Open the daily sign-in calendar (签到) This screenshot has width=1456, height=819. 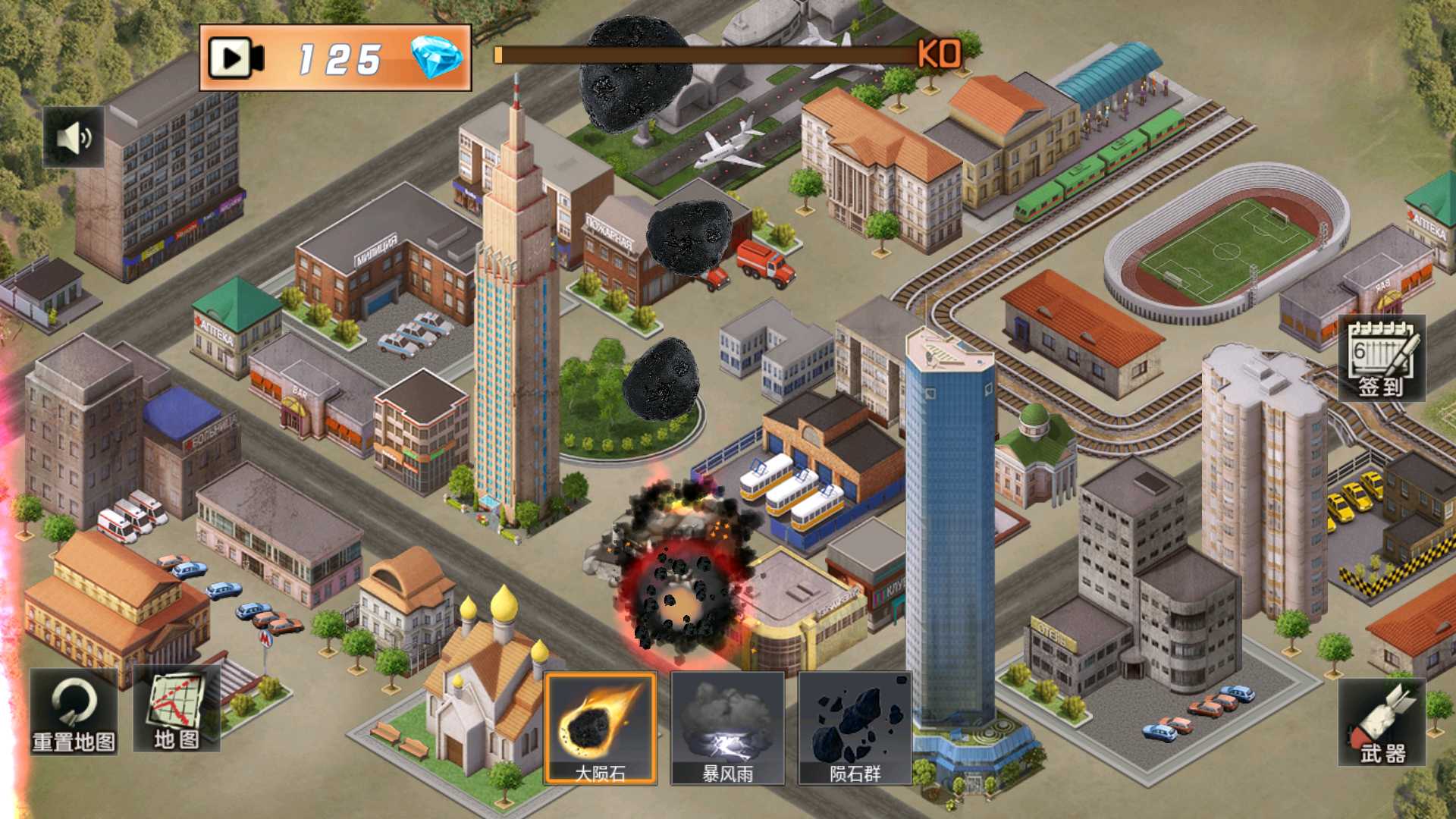pos(1381,359)
